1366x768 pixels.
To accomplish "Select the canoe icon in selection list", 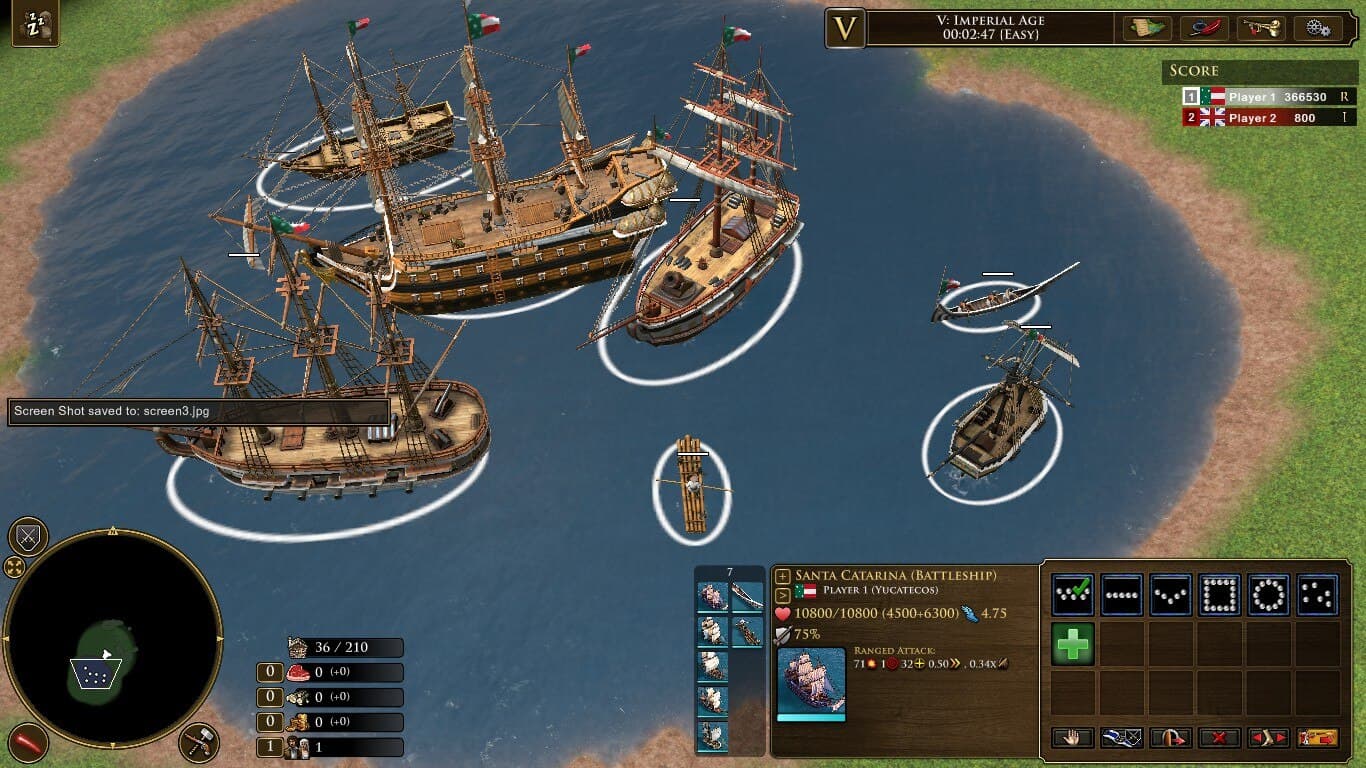I will pyautogui.click(x=747, y=598).
